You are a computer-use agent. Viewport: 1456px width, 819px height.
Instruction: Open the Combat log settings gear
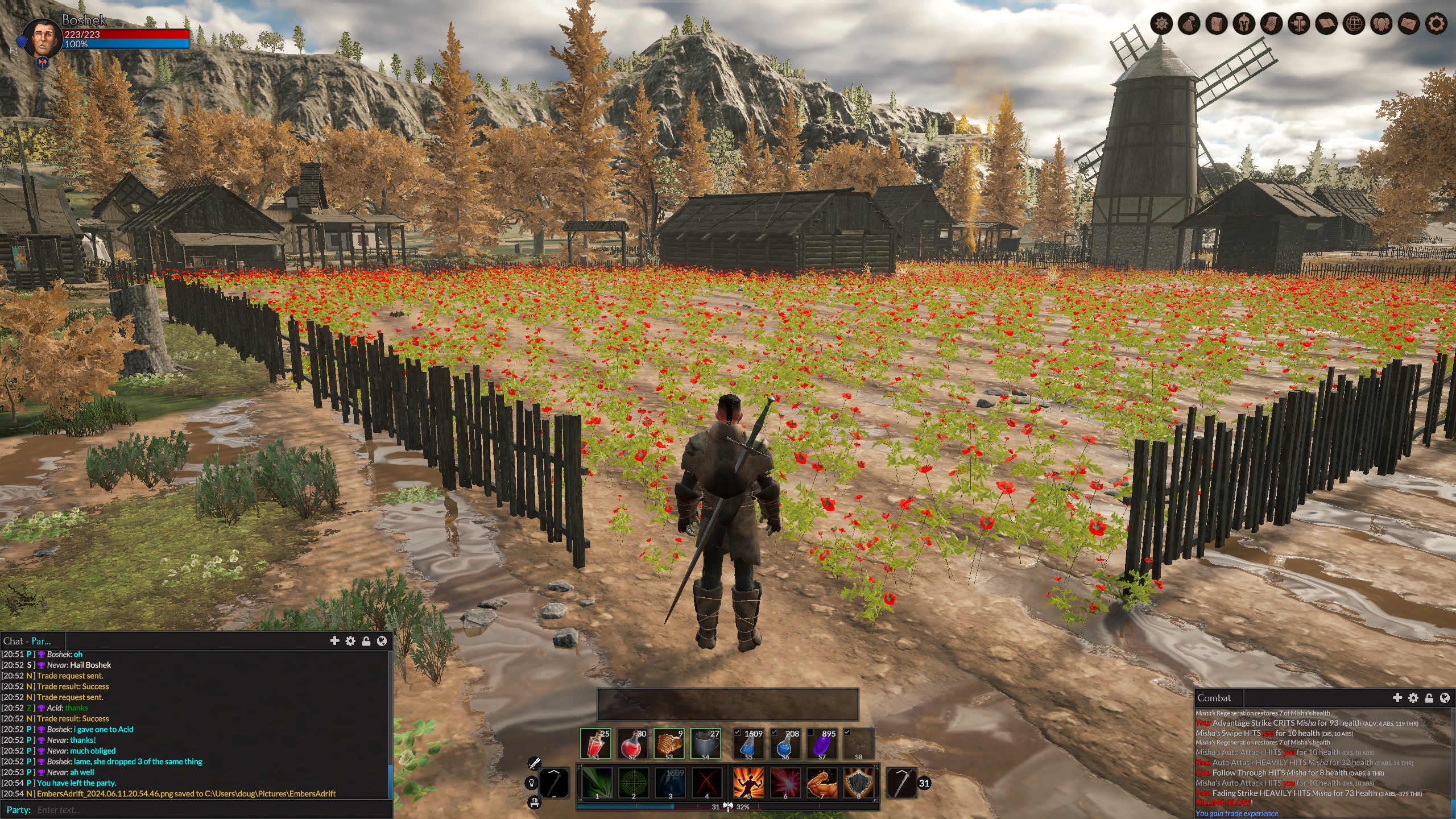pyautogui.click(x=1413, y=698)
